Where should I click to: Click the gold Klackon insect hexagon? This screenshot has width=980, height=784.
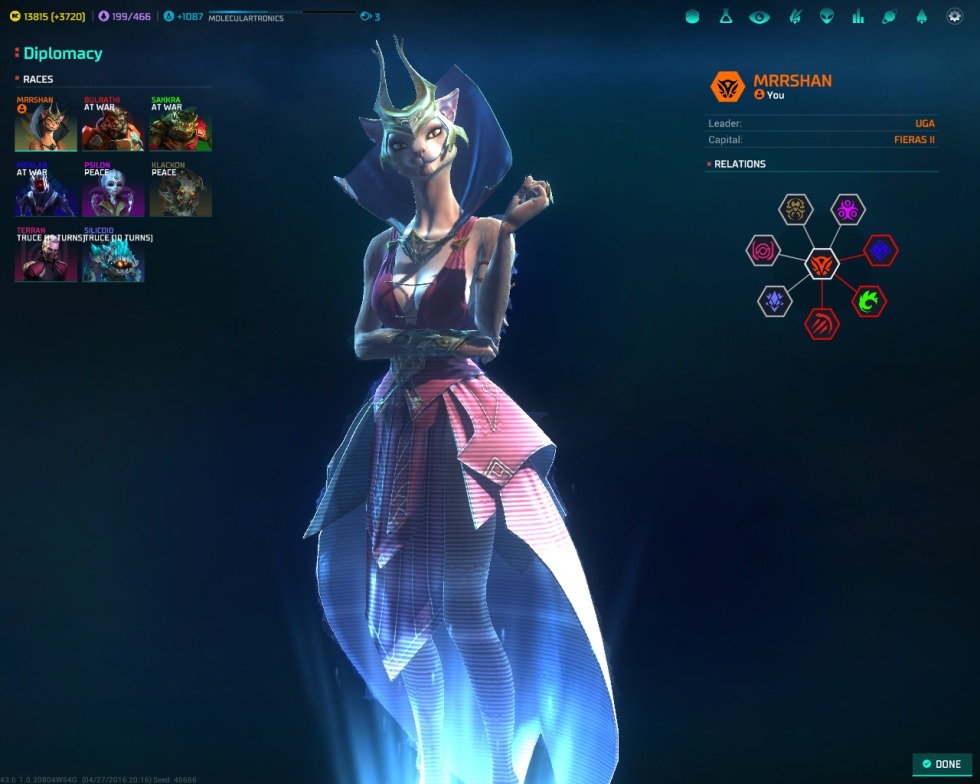point(796,210)
